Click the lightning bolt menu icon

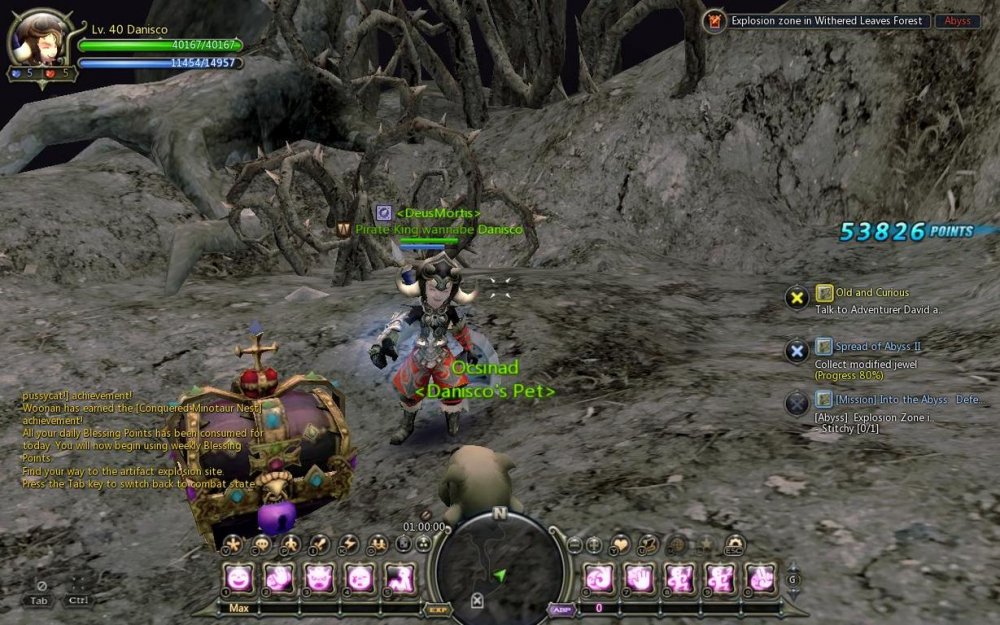[x=349, y=545]
